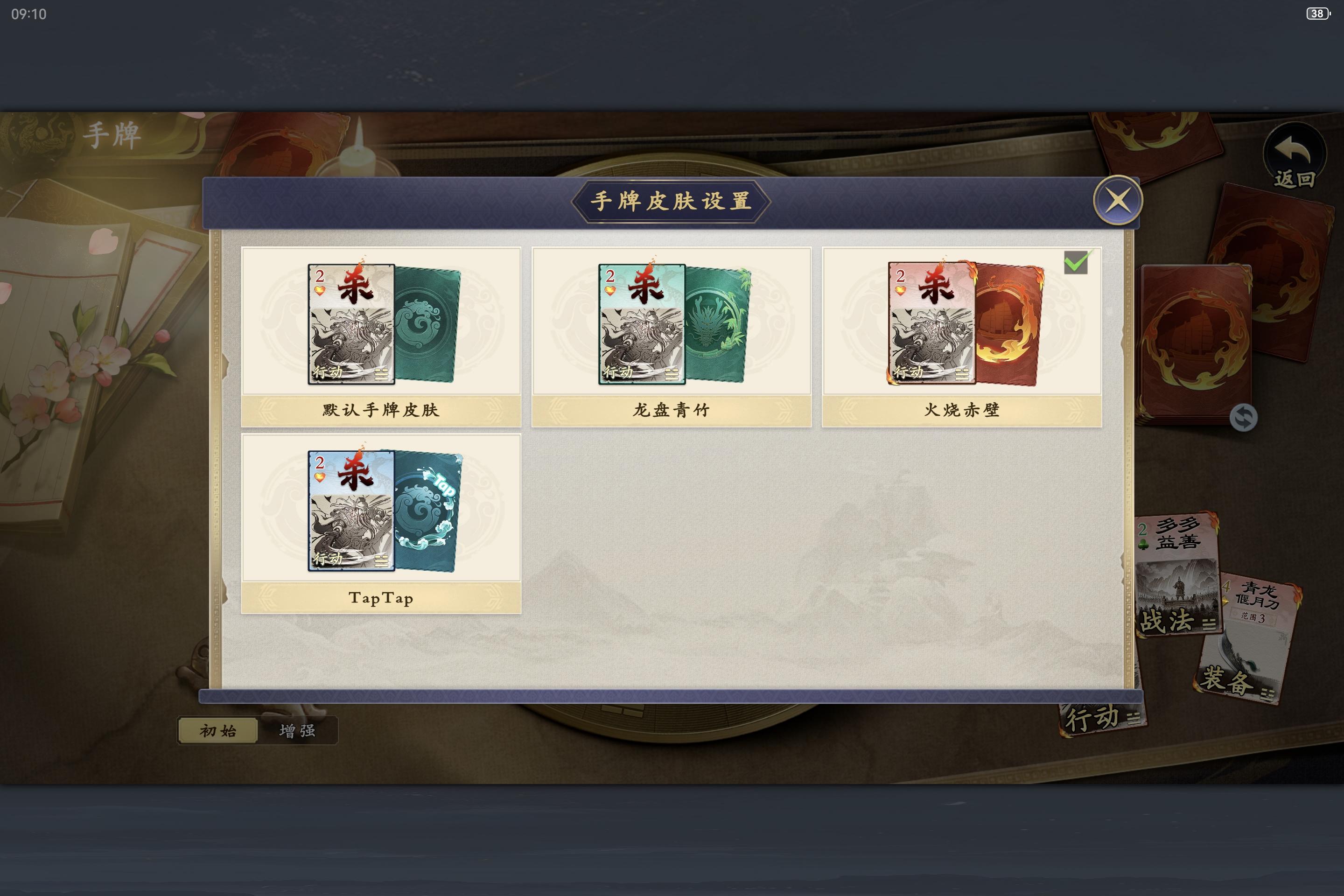Switch to the 初始 tab
This screenshot has width=1344, height=896.
(x=218, y=730)
